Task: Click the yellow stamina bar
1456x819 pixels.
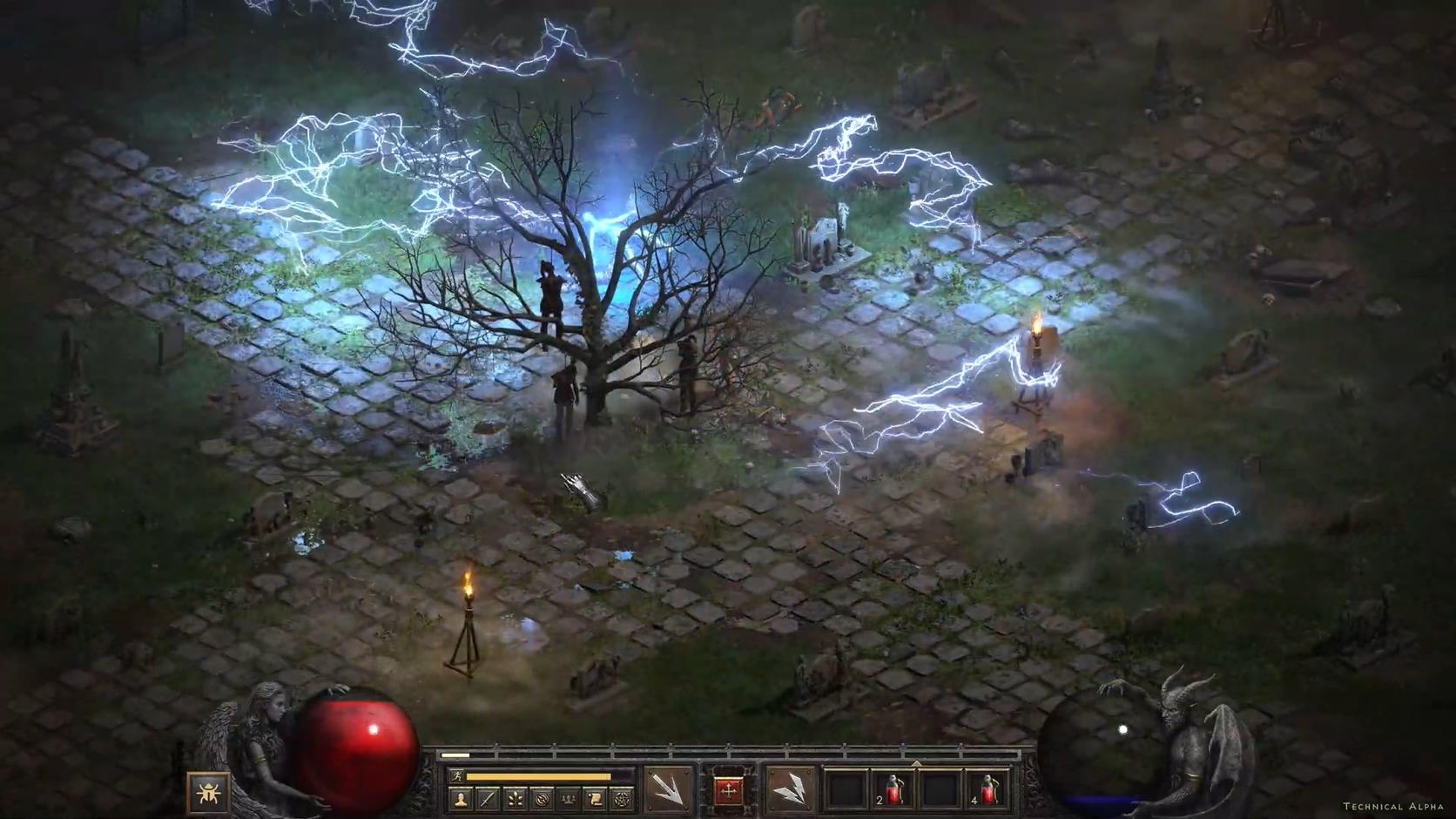Action: pos(537,775)
